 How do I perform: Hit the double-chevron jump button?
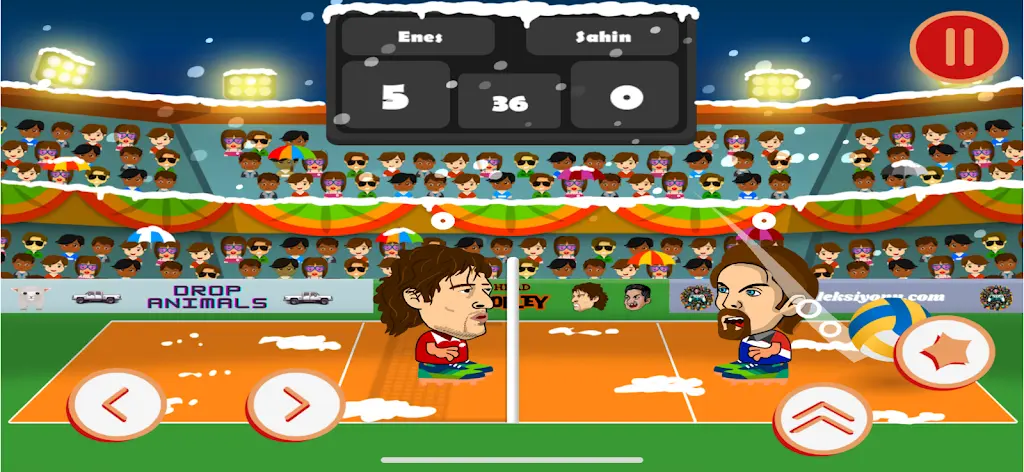pos(822,418)
